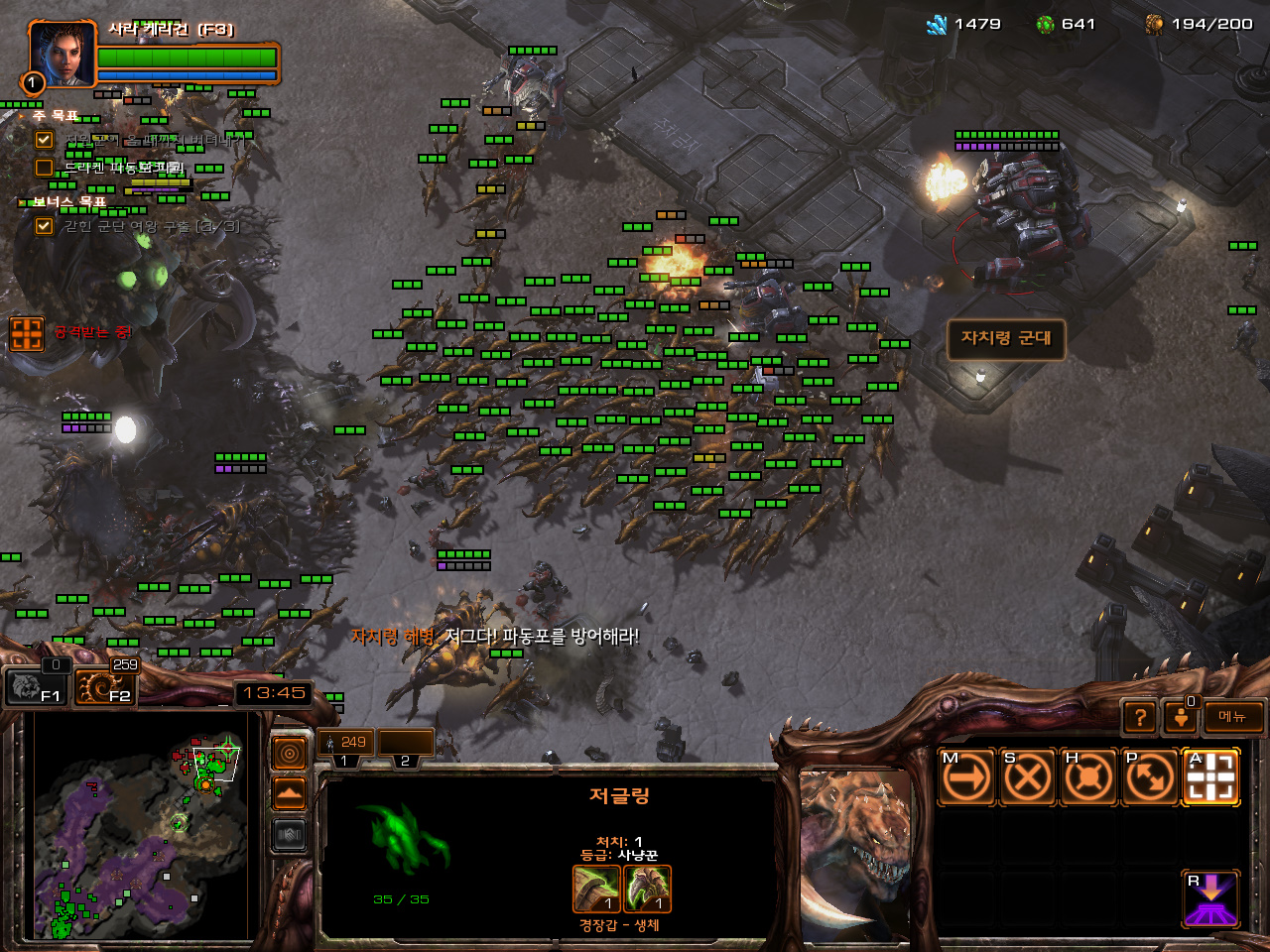
Task: Activate the Move command
Action: coord(965,777)
